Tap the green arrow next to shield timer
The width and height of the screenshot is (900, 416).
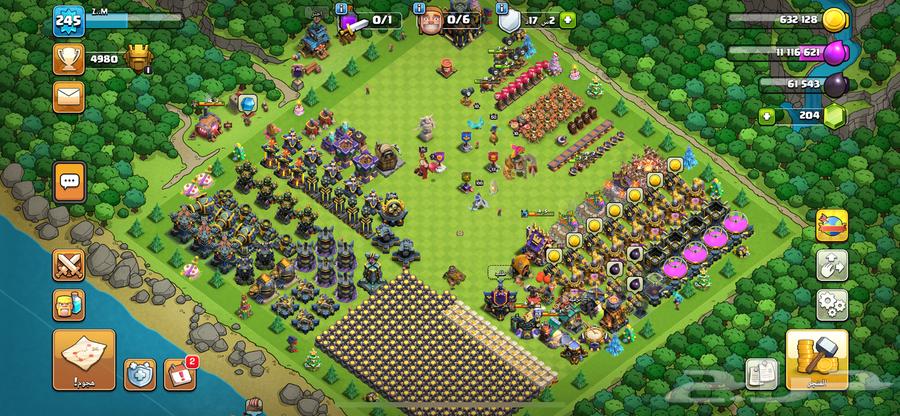[x=568, y=18]
